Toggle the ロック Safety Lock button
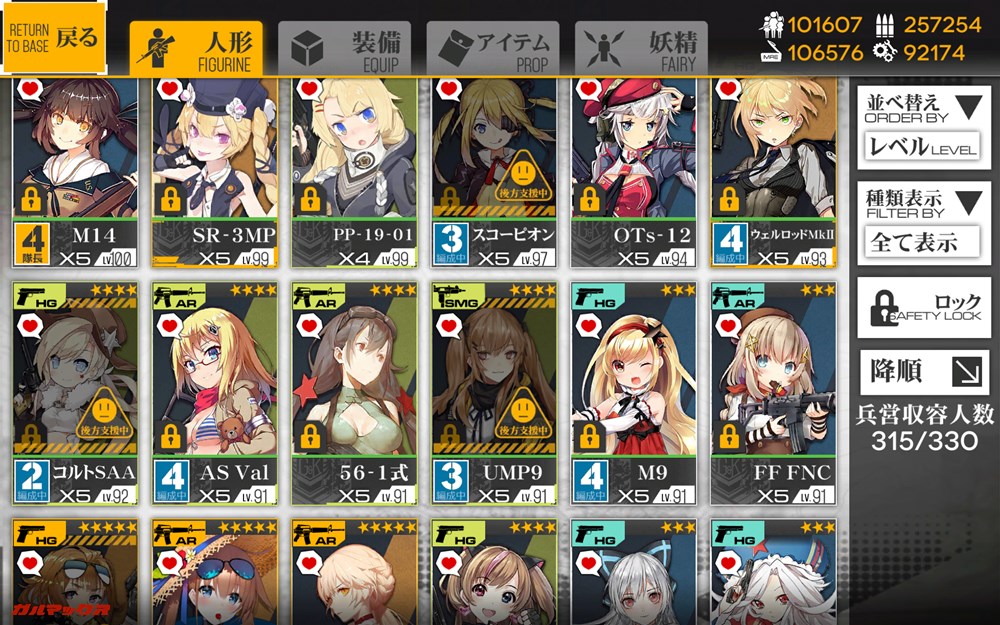 (923, 308)
